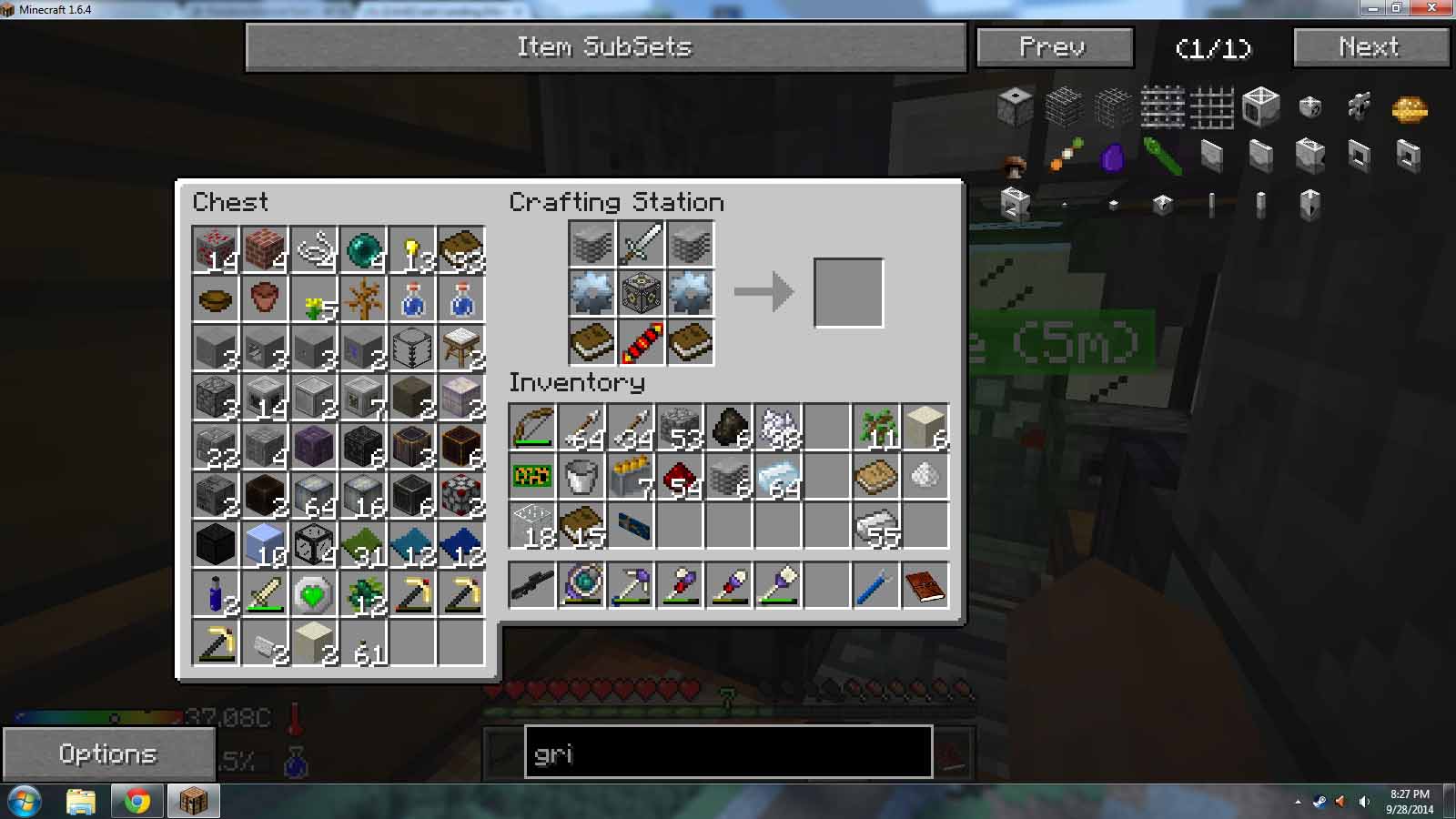
Task: Select the empty bucket in inventory
Action: tap(581, 476)
